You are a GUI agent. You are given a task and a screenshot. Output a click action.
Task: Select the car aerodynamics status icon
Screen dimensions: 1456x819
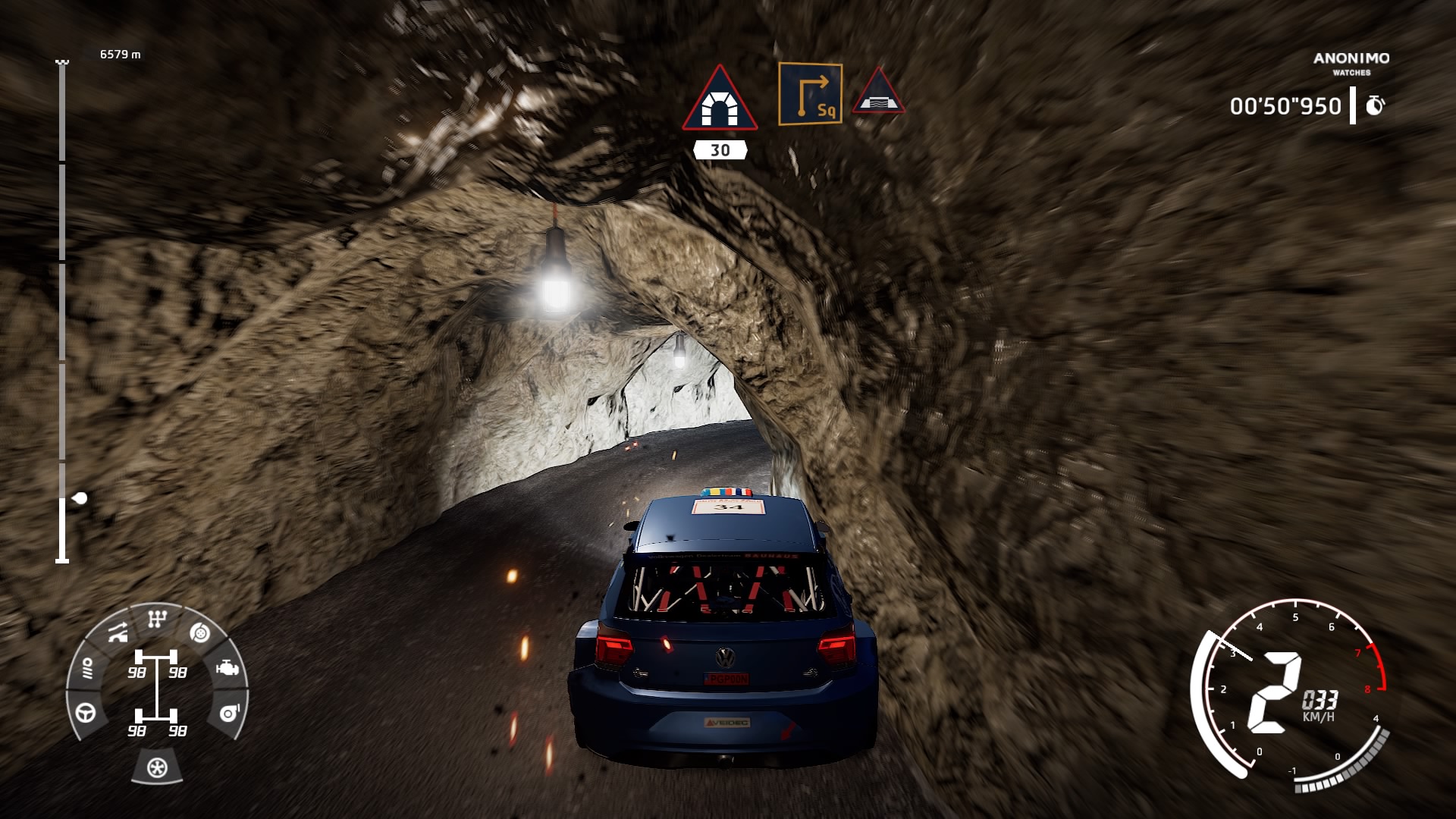pyautogui.click(x=118, y=632)
